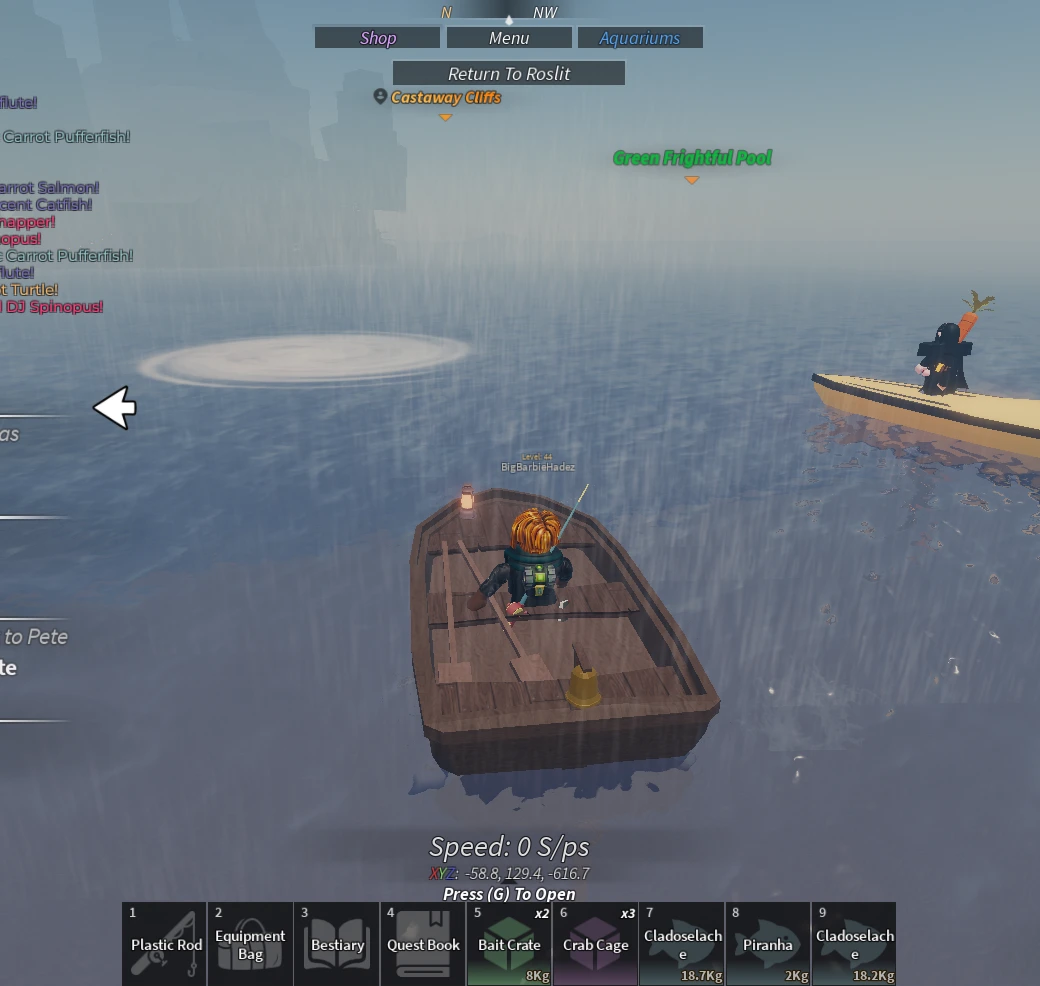Open the Equipment Bag slot
Screen dimensions: 1040x986
[x=251, y=944]
